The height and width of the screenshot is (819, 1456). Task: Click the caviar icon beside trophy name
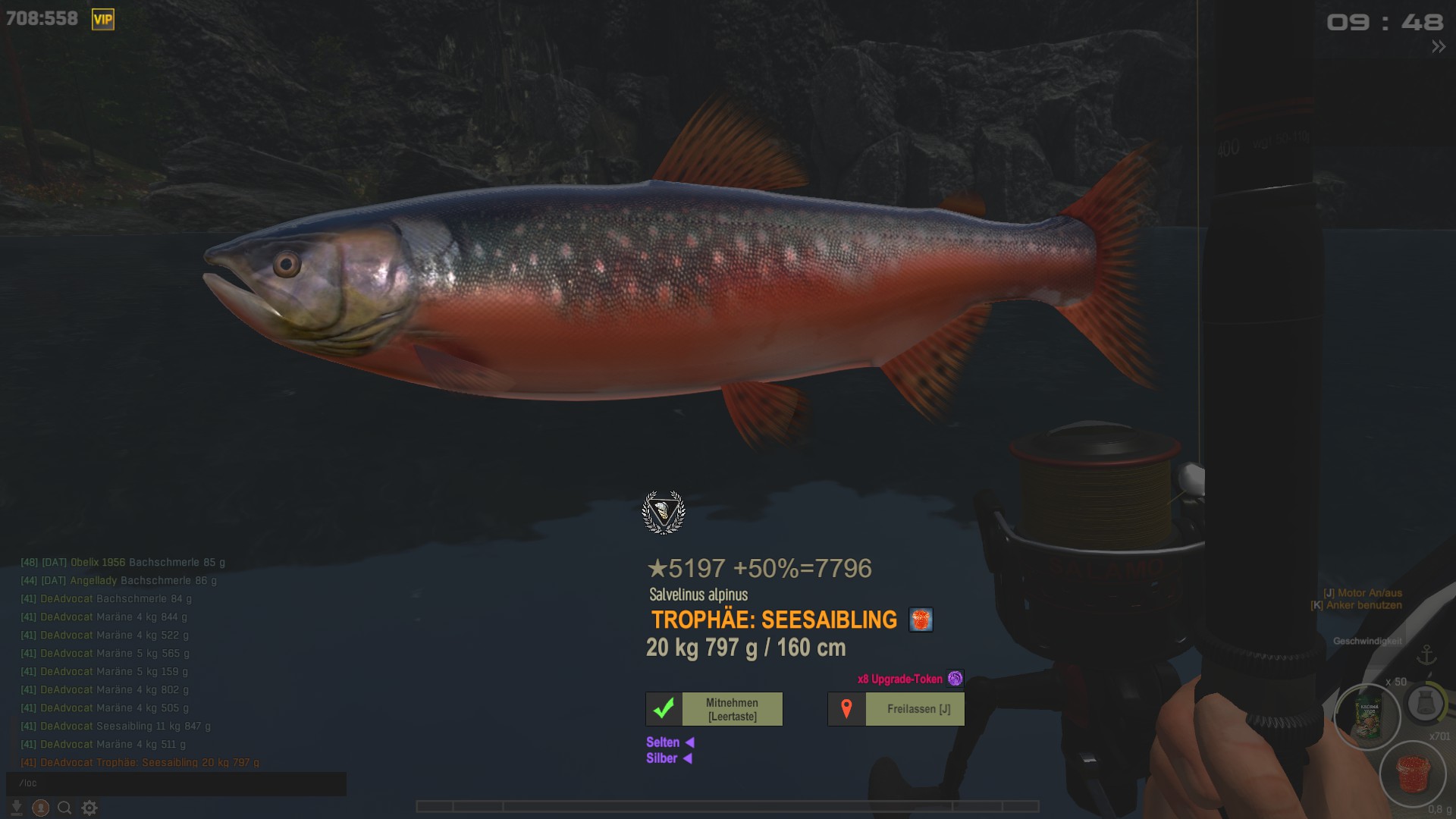pyautogui.click(x=921, y=620)
